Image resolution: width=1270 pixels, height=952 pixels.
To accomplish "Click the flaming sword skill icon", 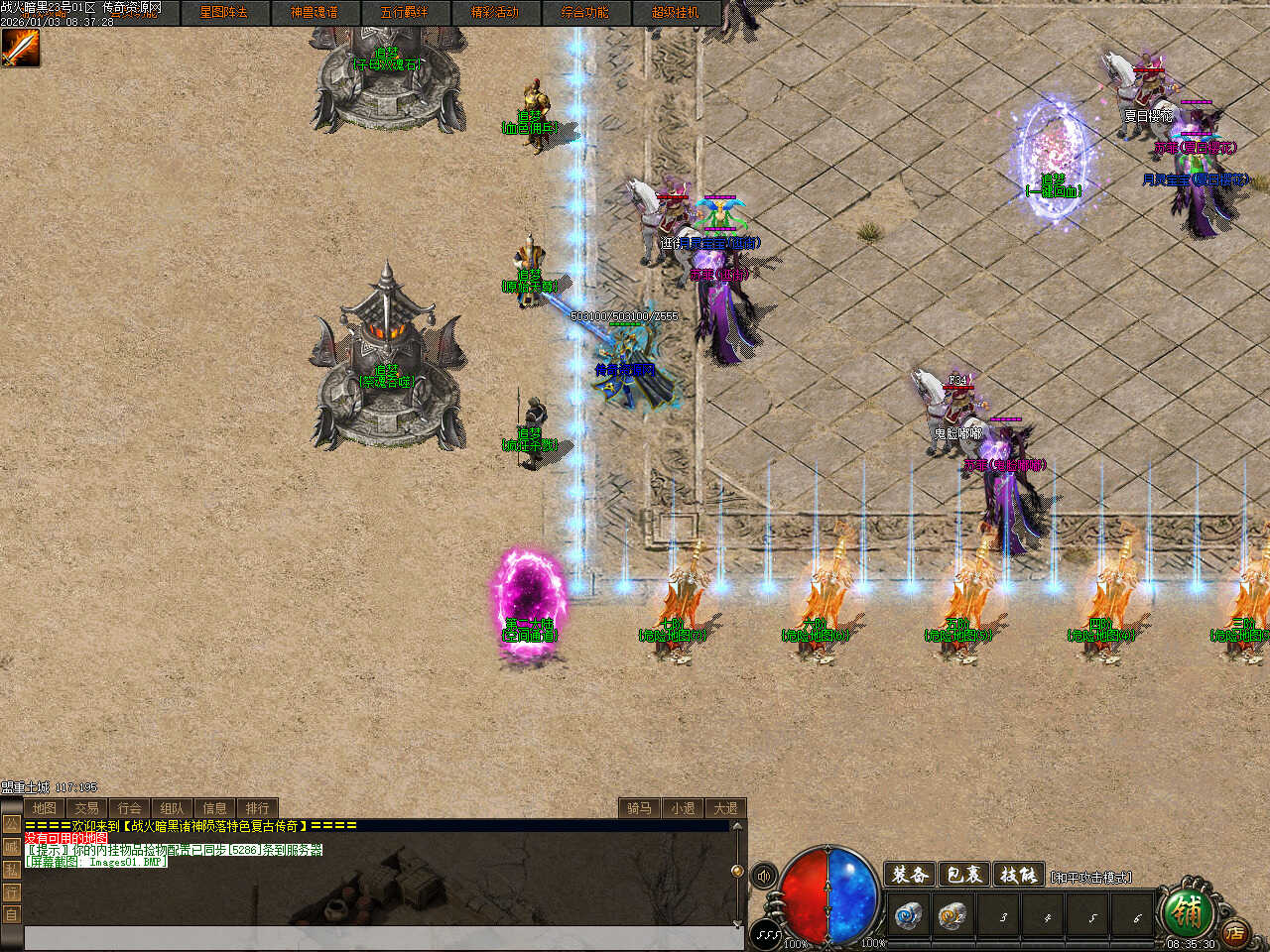I will pos(20,48).
